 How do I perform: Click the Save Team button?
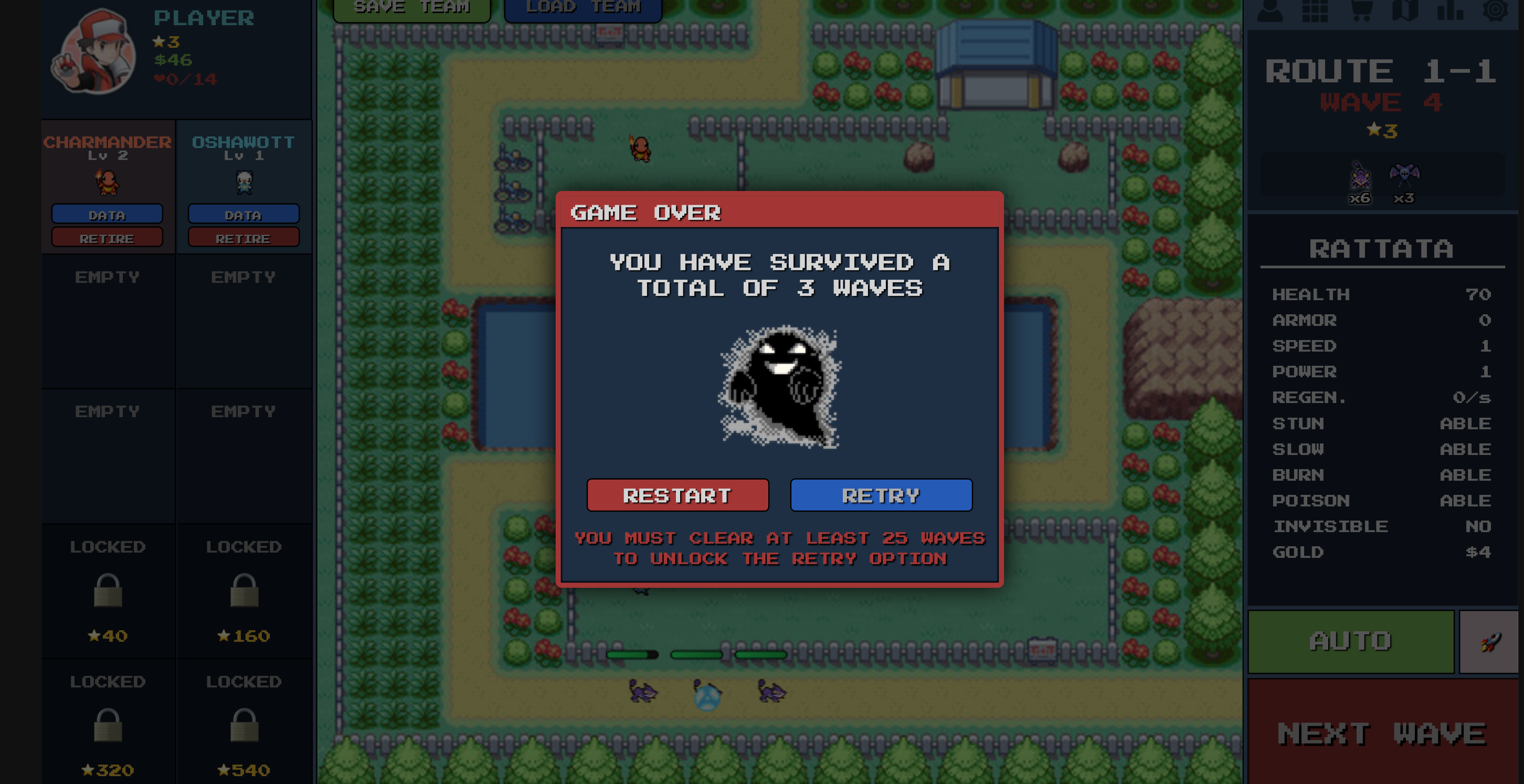tap(412, 8)
